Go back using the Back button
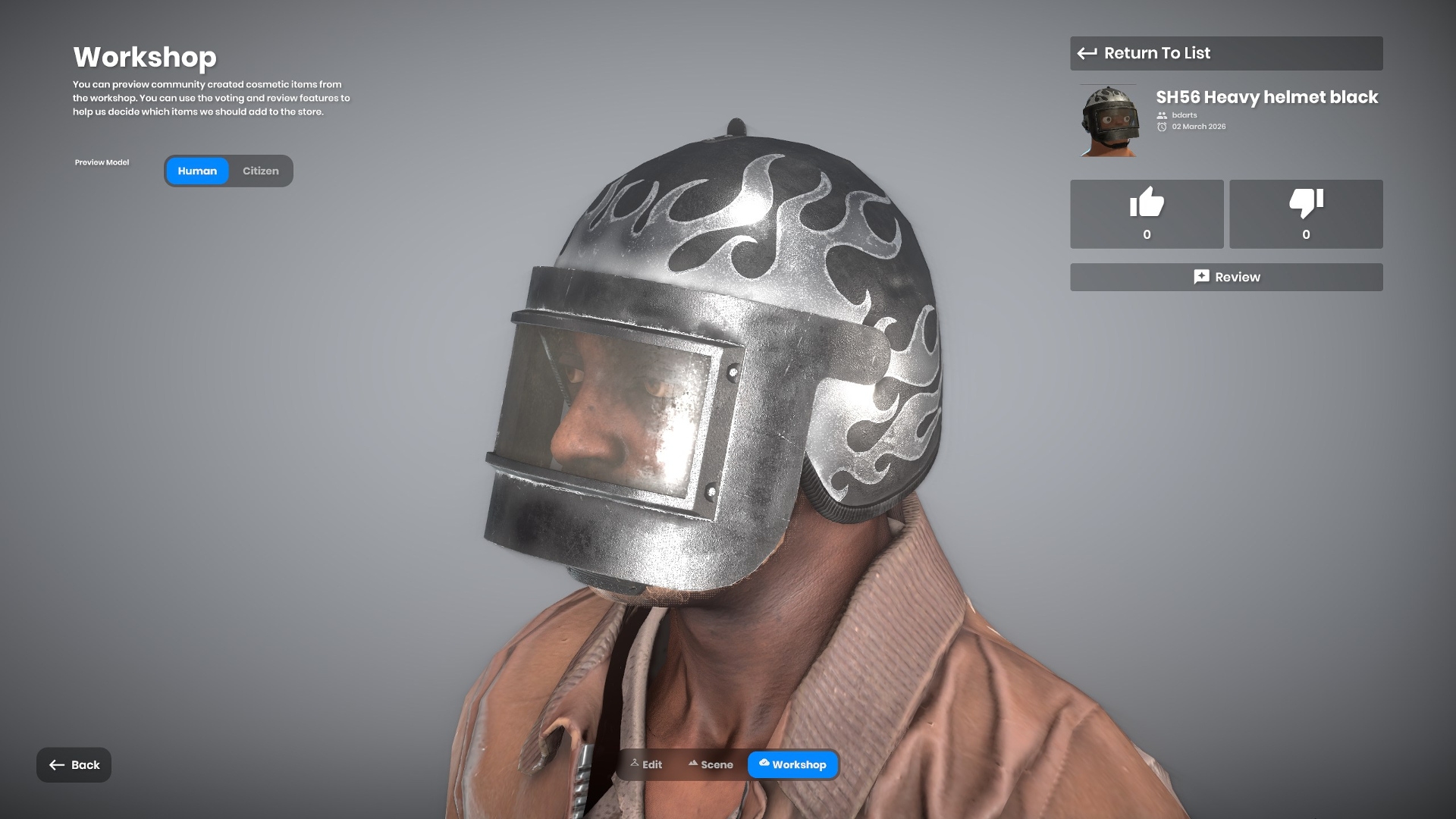Screen dimensions: 1456x819 pos(74,764)
